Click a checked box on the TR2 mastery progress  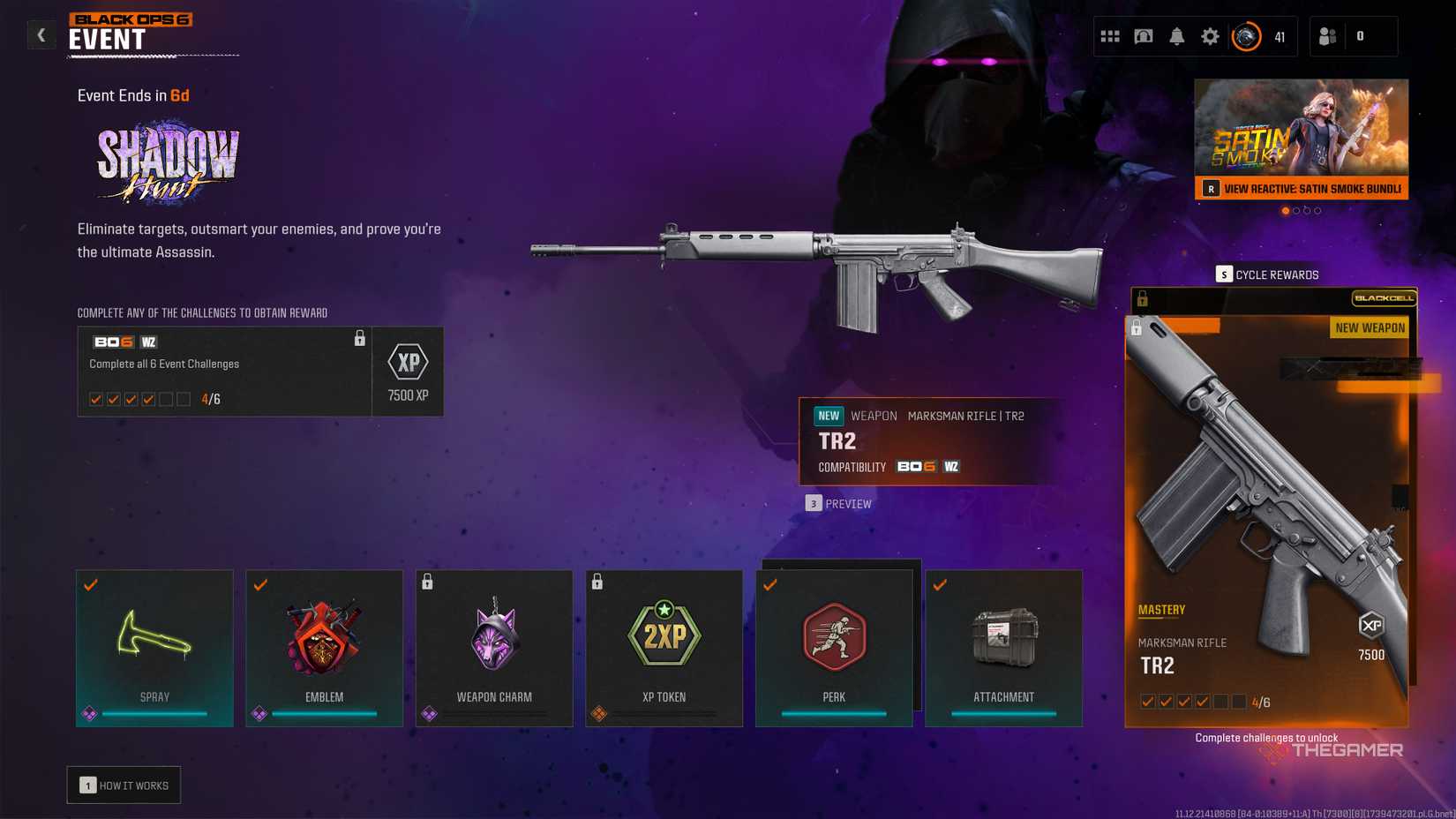point(1148,701)
